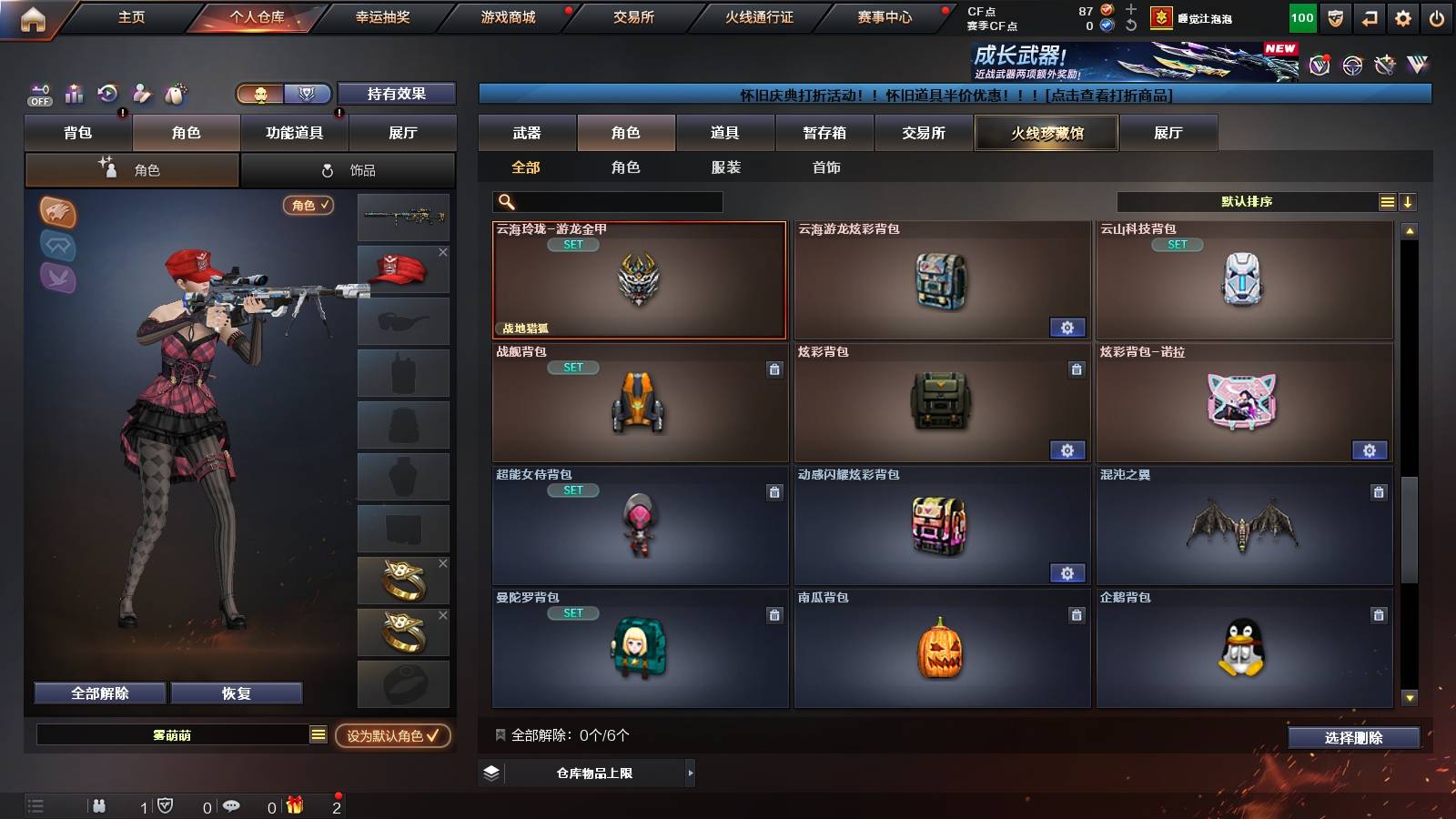The width and height of the screenshot is (1456, 819).
Task: Open the settings gear in the top right
Action: pyautogui.click(x=1402, y=16)
